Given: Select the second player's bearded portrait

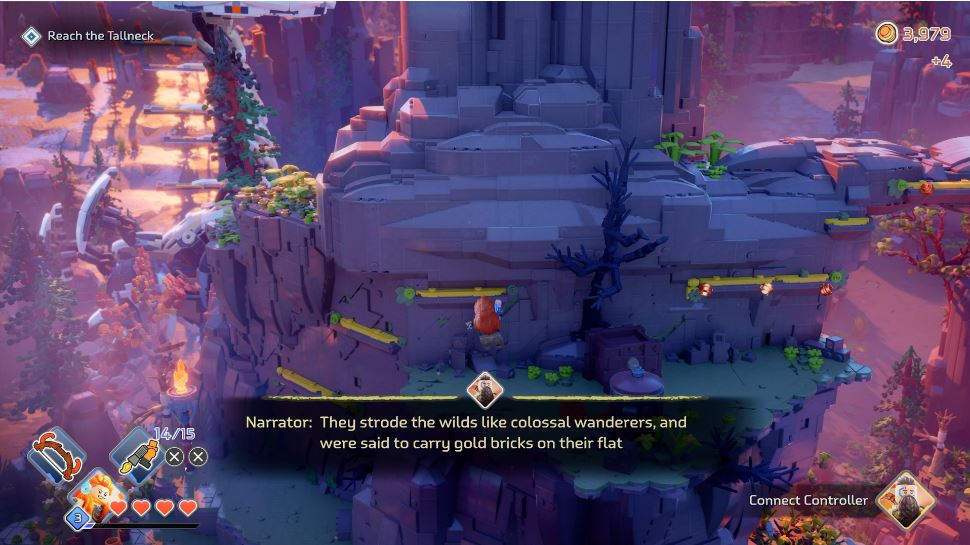Looking at the screenshot, I should [x=905, y=500].
